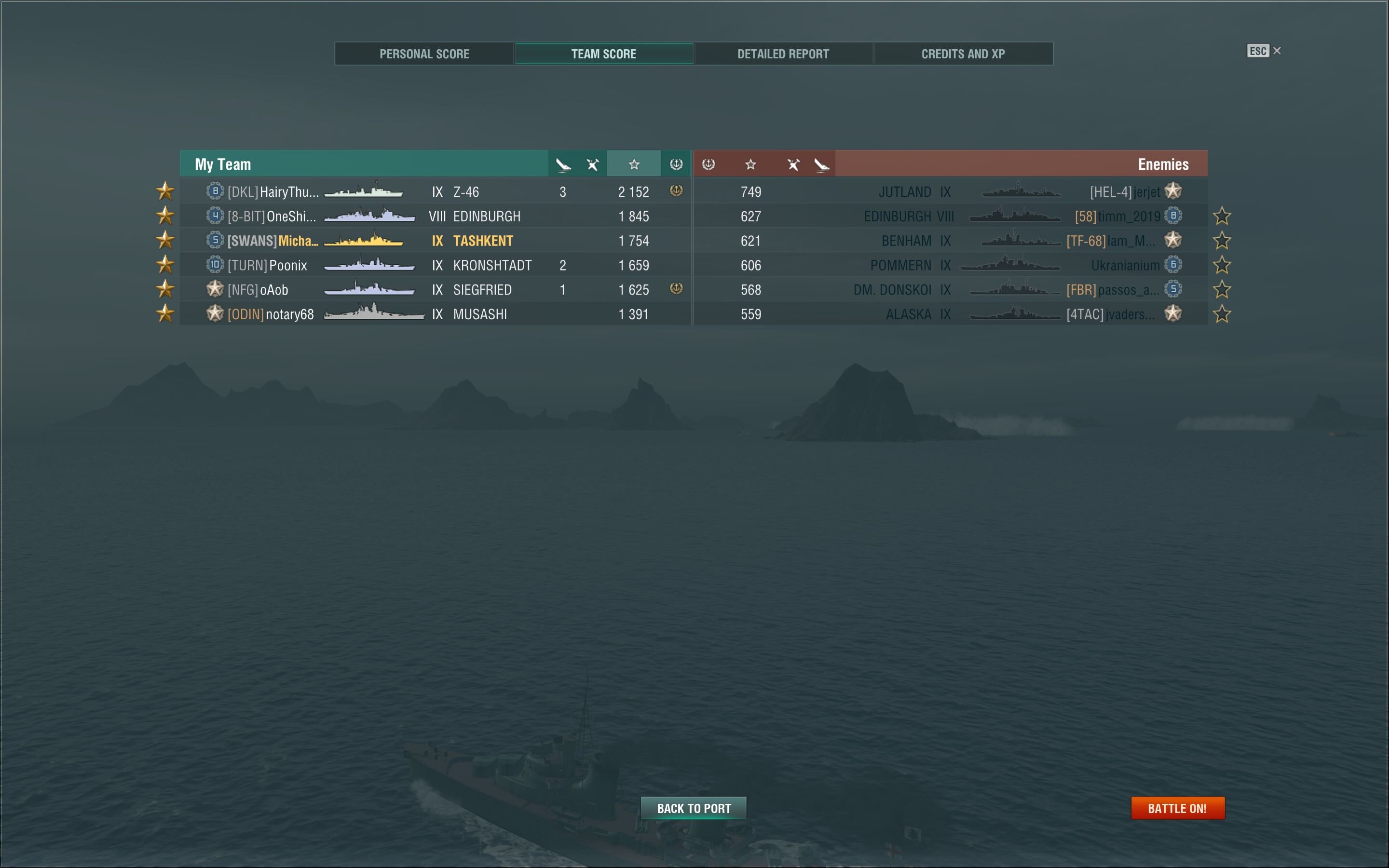Close the results screen with the X
The height and width of the screenshot is (868, 1389).
[x=1277, y=51]
